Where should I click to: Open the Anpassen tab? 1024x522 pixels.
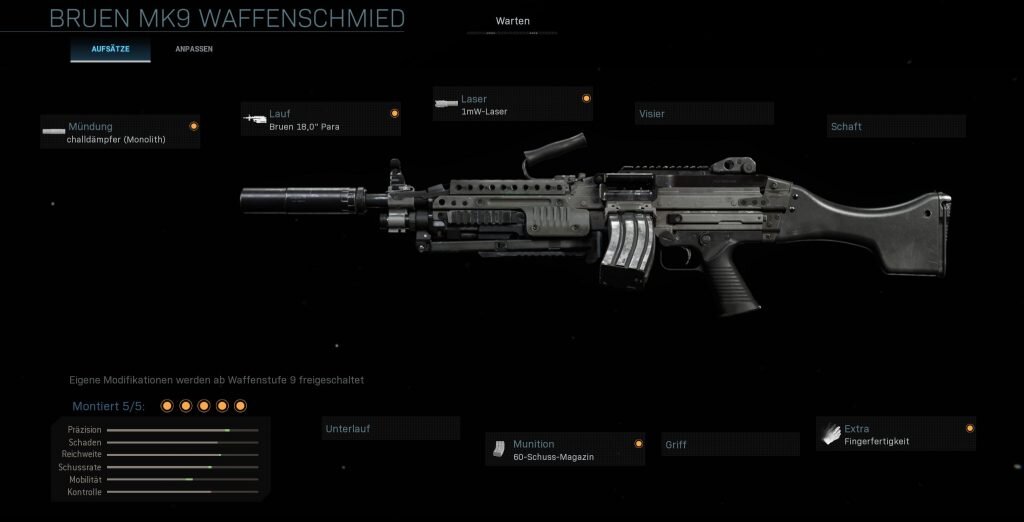(x=194, y=49)
